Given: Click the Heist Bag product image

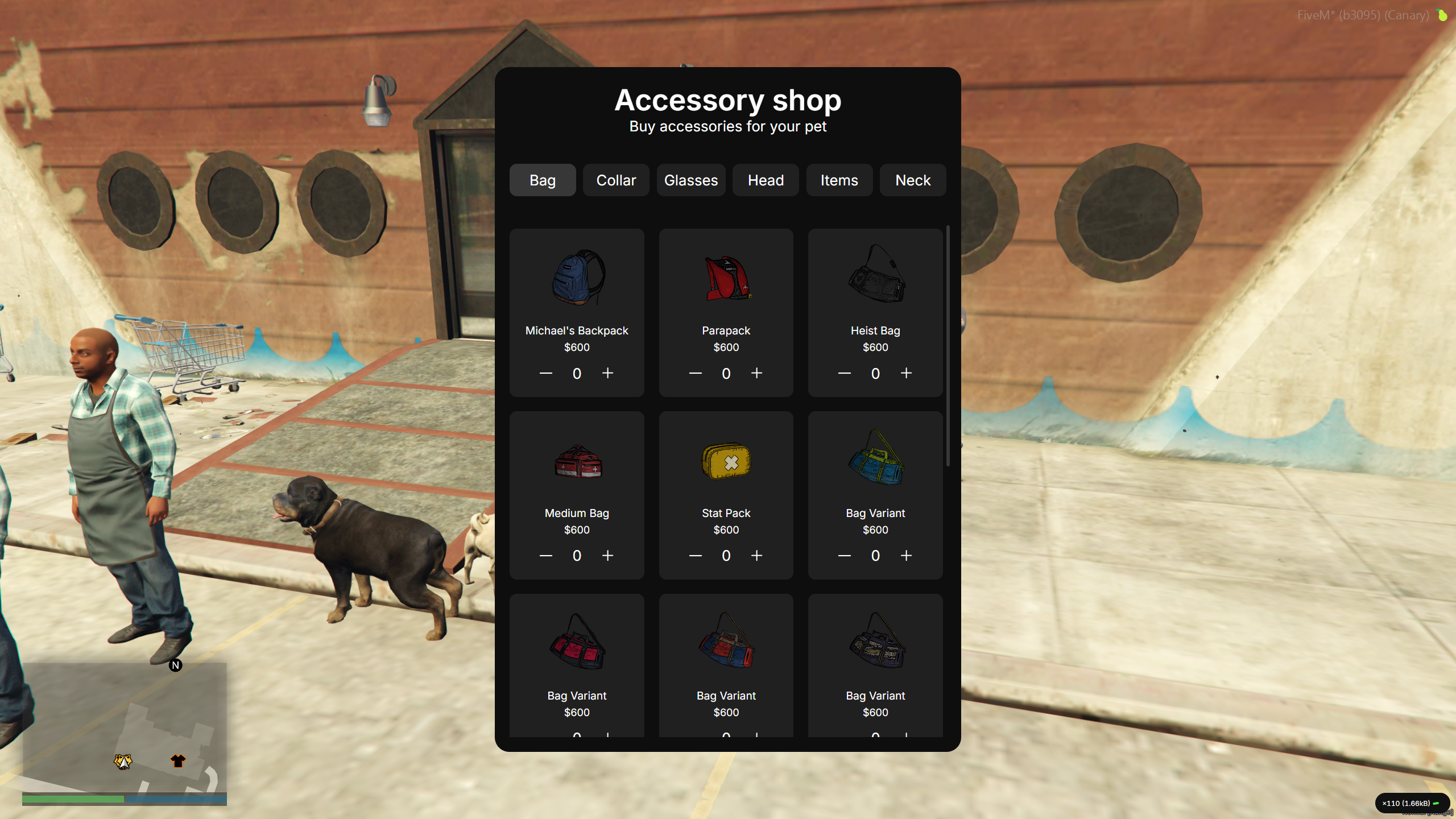Looking at the screenshot, I should click(x=875, y=277).
